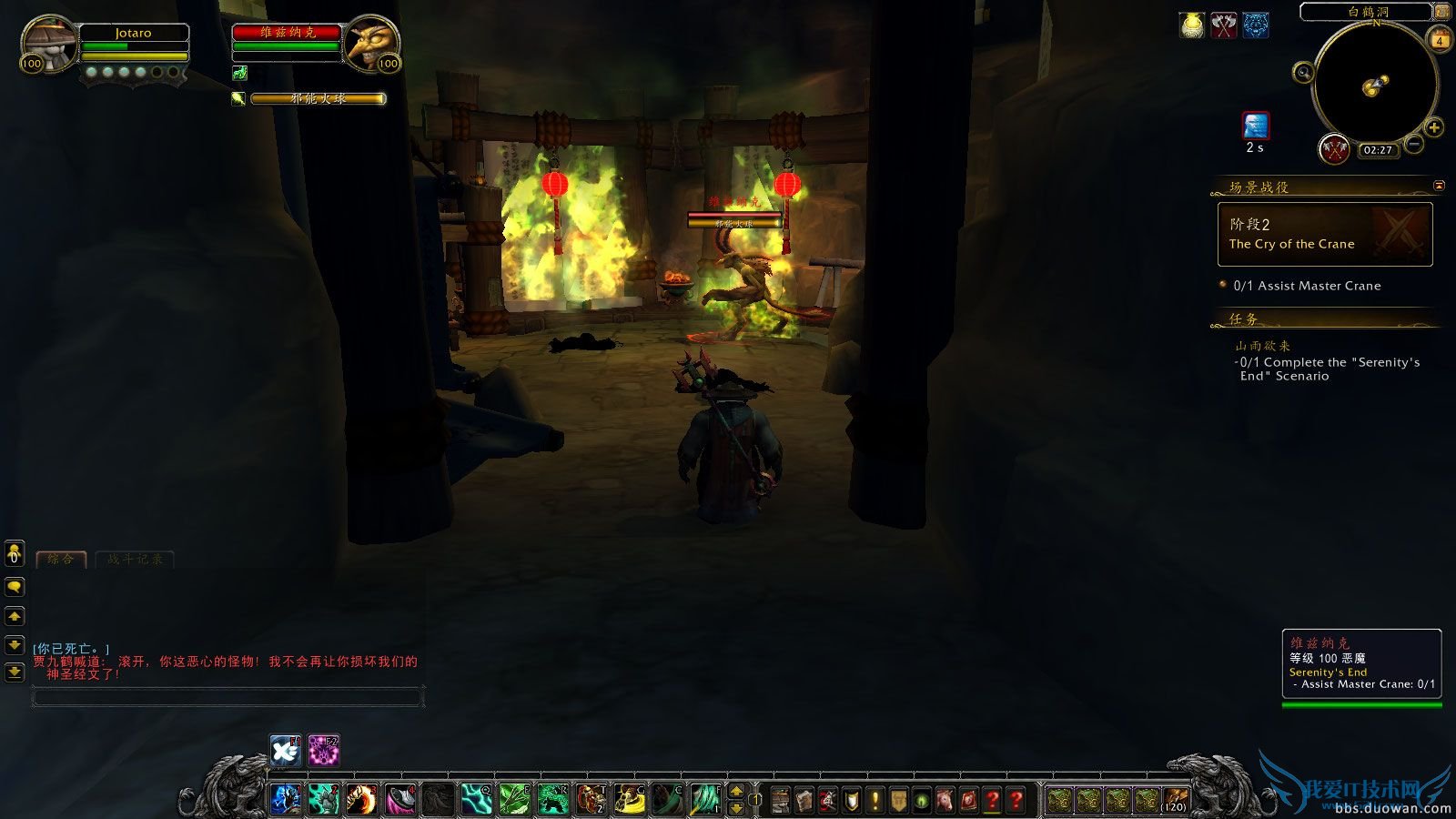This screenshot has height=819, width=1456.
Task: Zoom in the minimap with the plus button
Action: 1434,127
